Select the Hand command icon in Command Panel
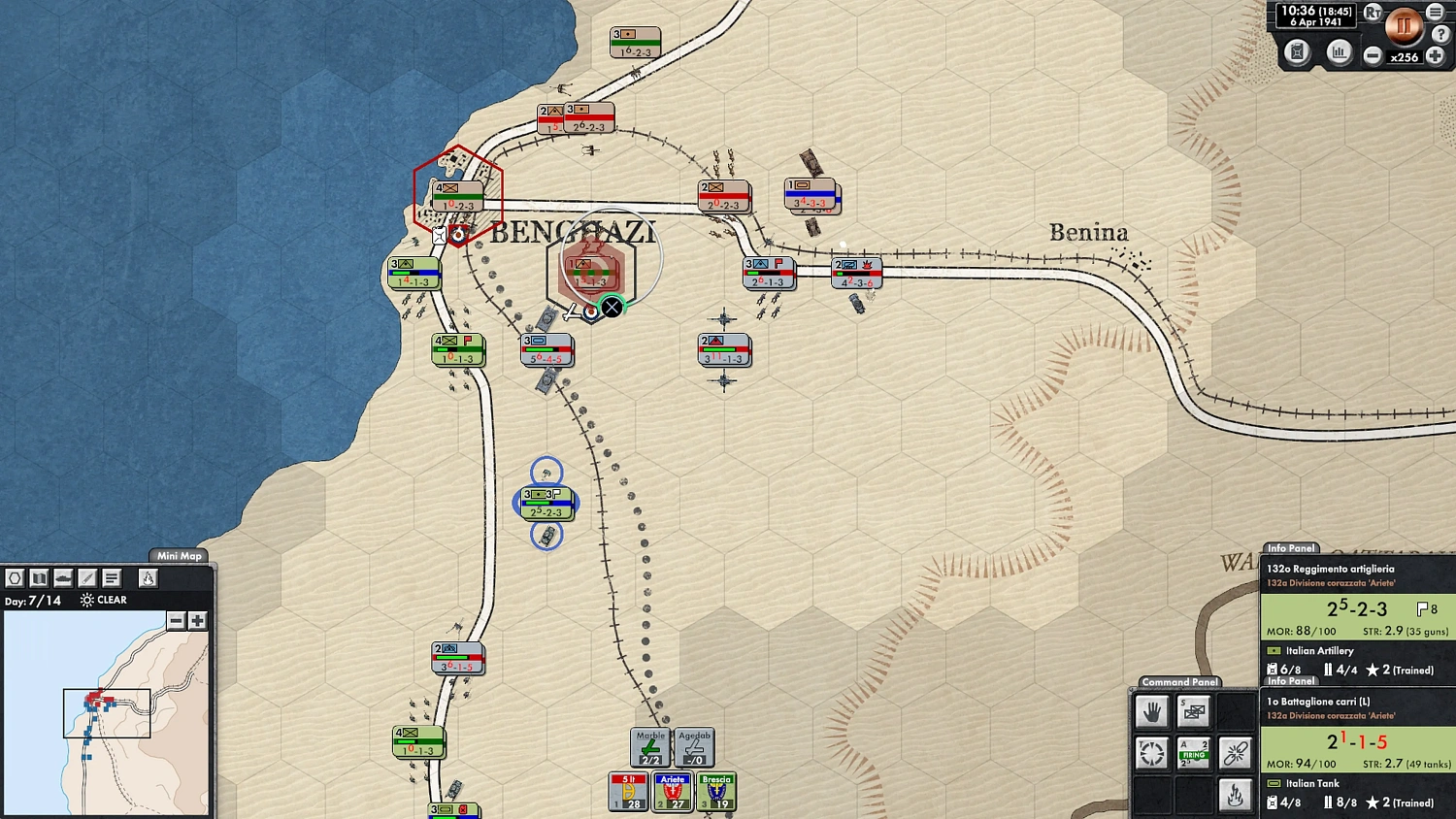 [1151, 711]
